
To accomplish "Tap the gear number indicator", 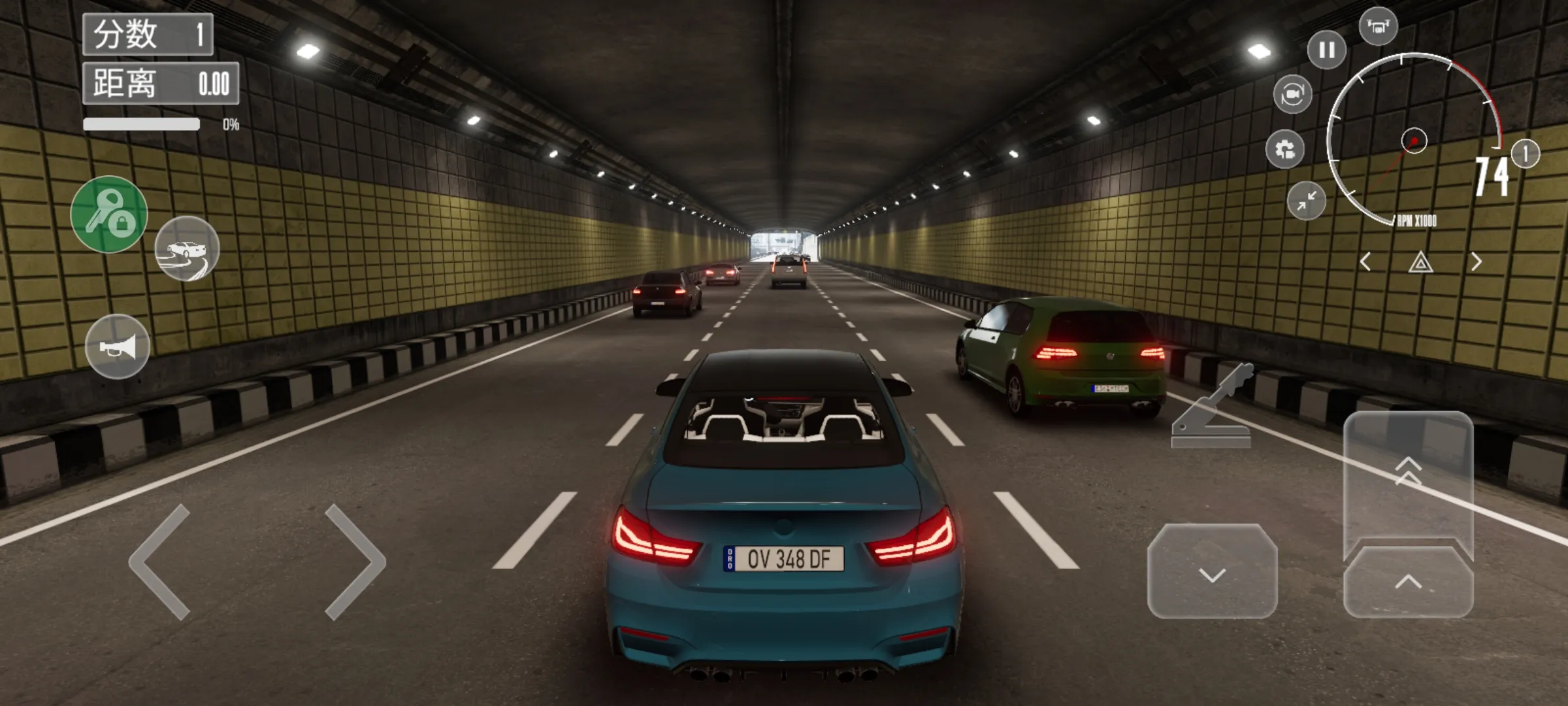I will [x=1526, y=154].
